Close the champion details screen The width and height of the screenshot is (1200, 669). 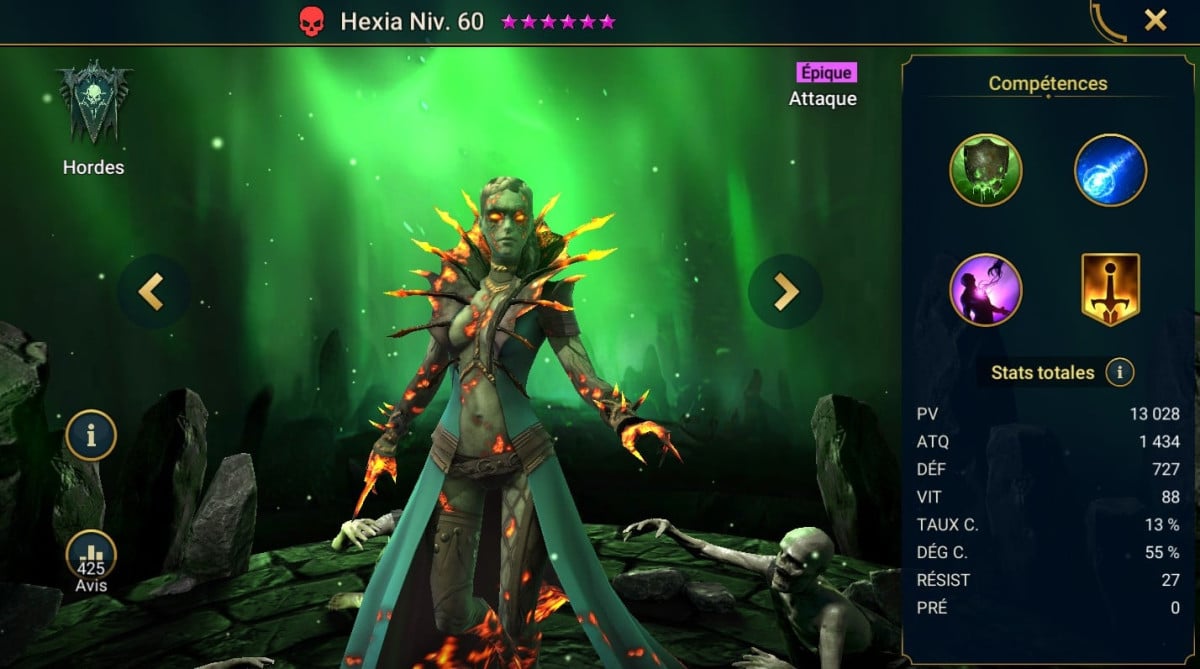[1155, 20]
